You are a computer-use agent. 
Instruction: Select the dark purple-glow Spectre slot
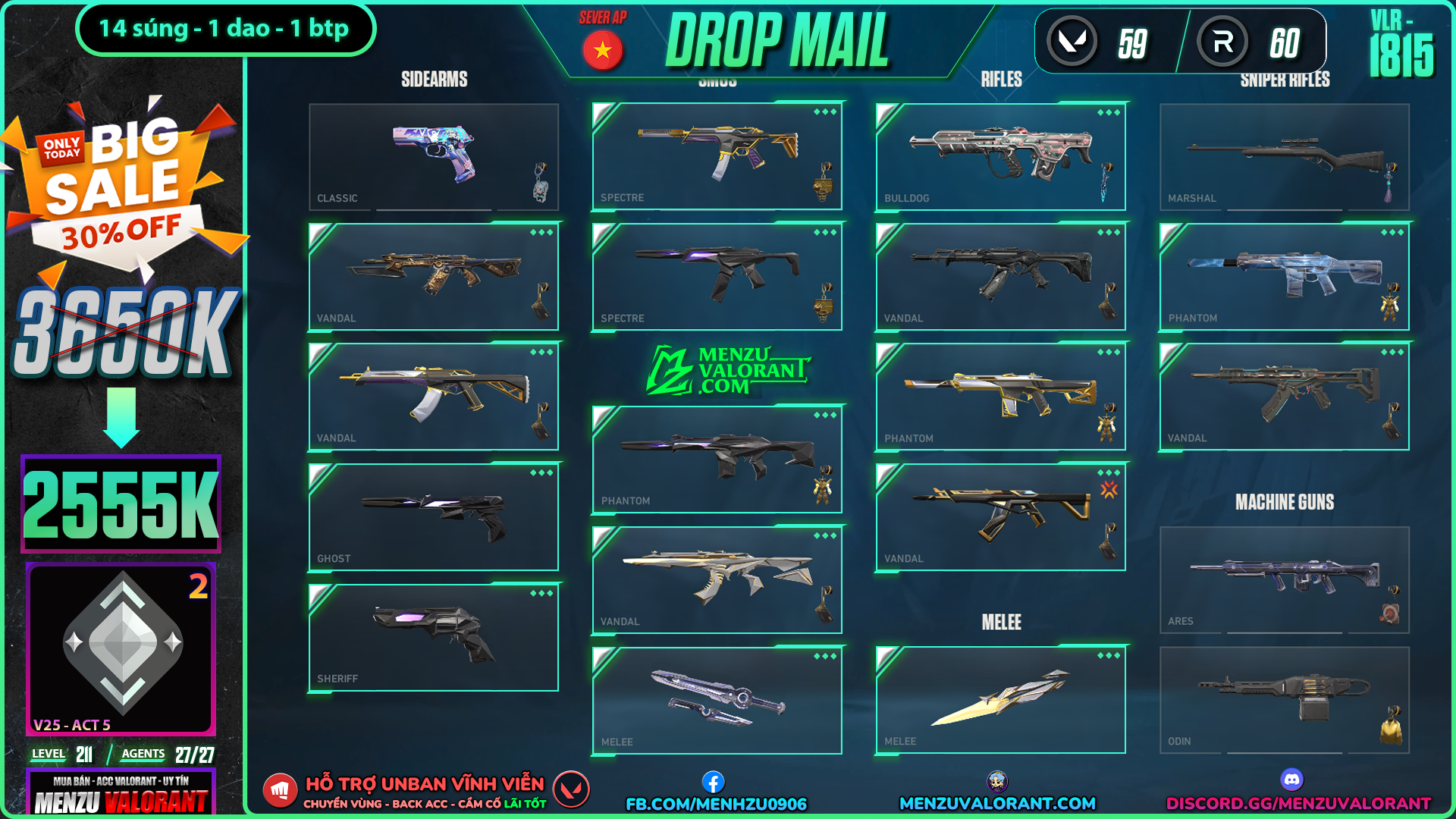click(x=717, y=277)
